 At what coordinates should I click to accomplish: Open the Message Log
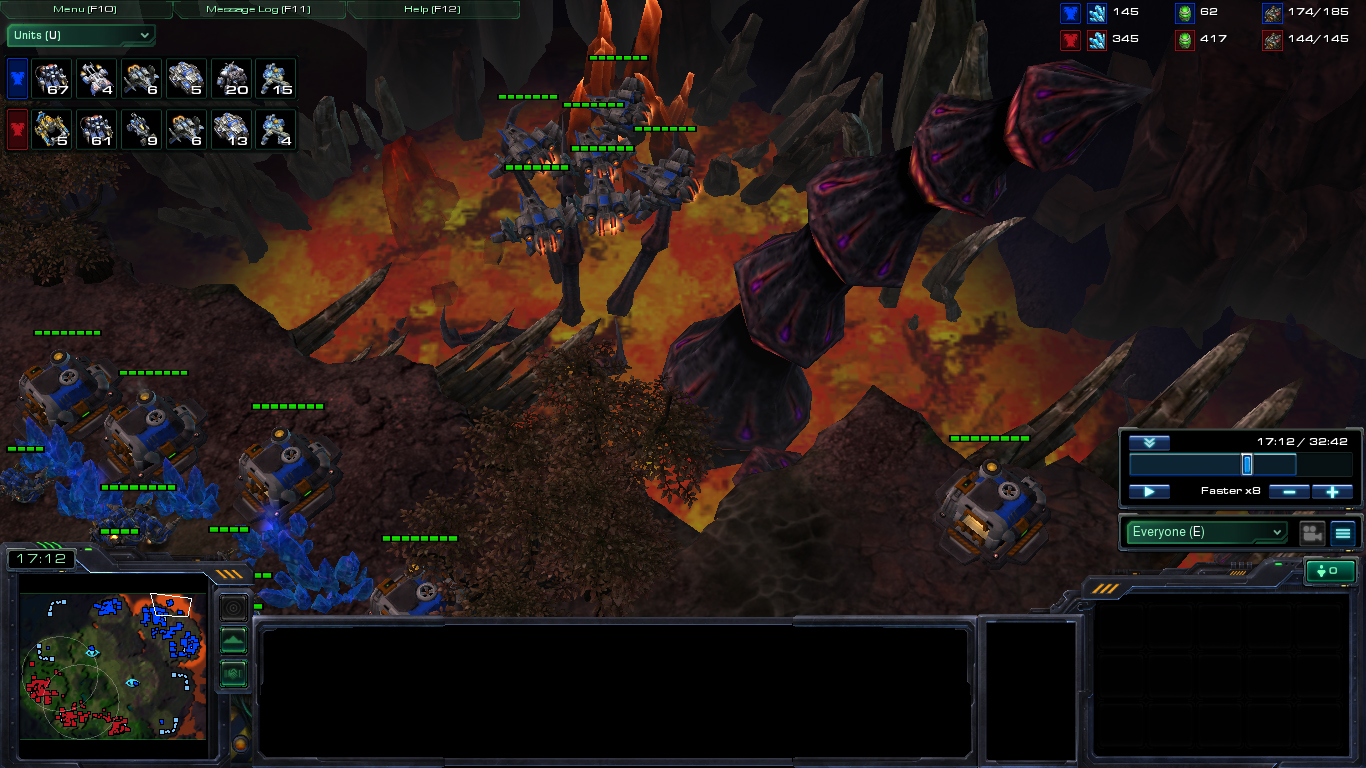pyautogui.click(x=260, y=9)
